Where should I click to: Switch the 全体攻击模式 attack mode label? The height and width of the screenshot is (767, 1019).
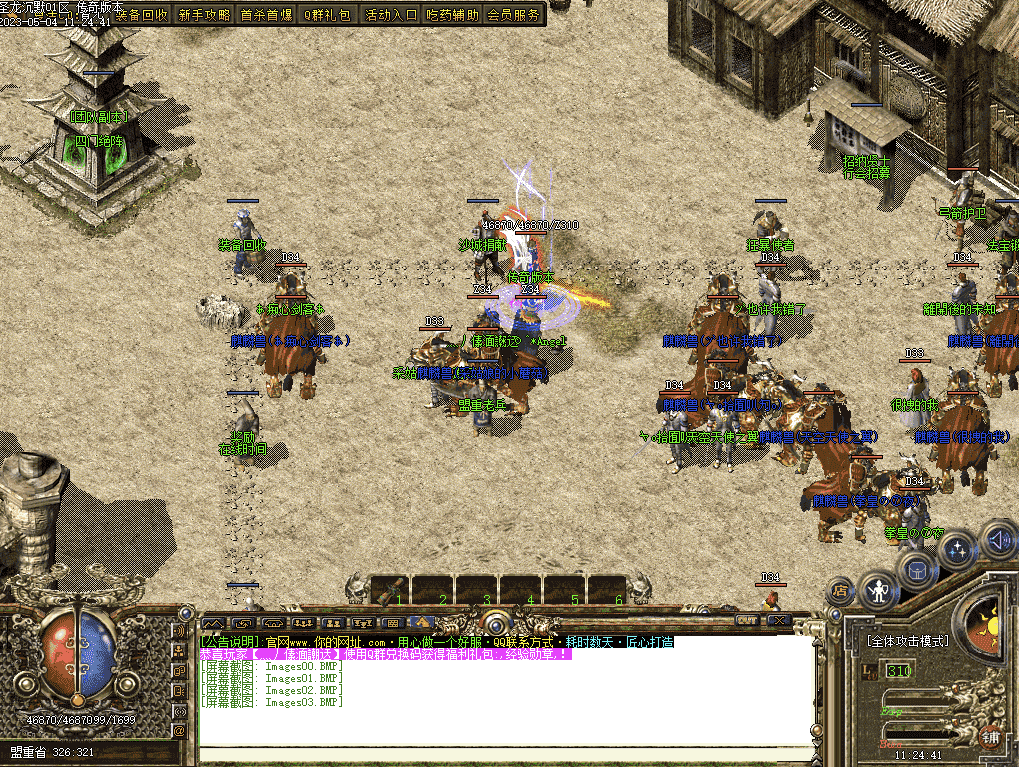(907, 641)
